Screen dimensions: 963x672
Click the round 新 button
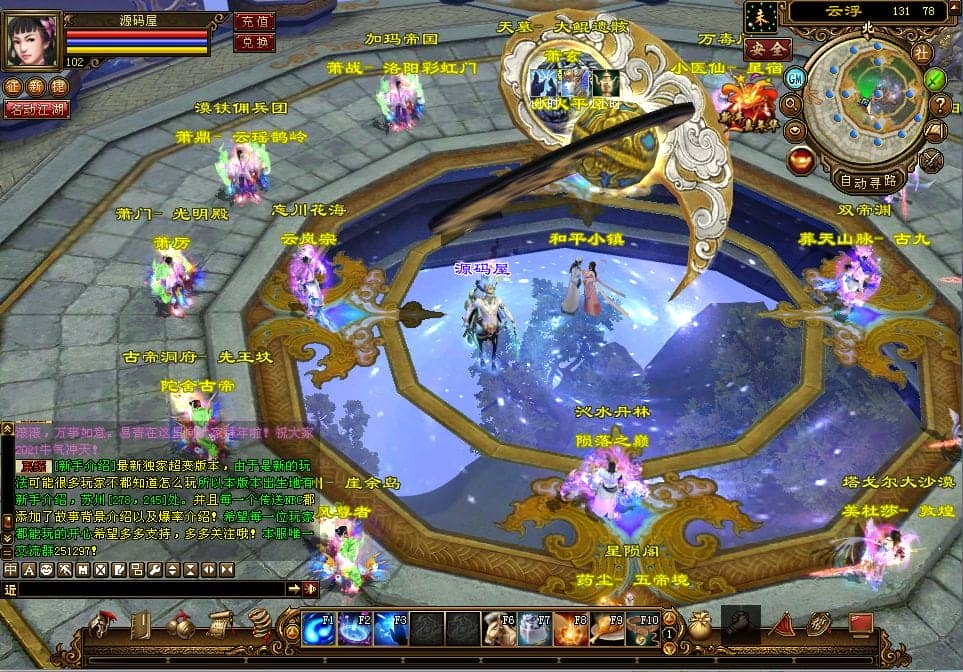(x=36, y=87)
